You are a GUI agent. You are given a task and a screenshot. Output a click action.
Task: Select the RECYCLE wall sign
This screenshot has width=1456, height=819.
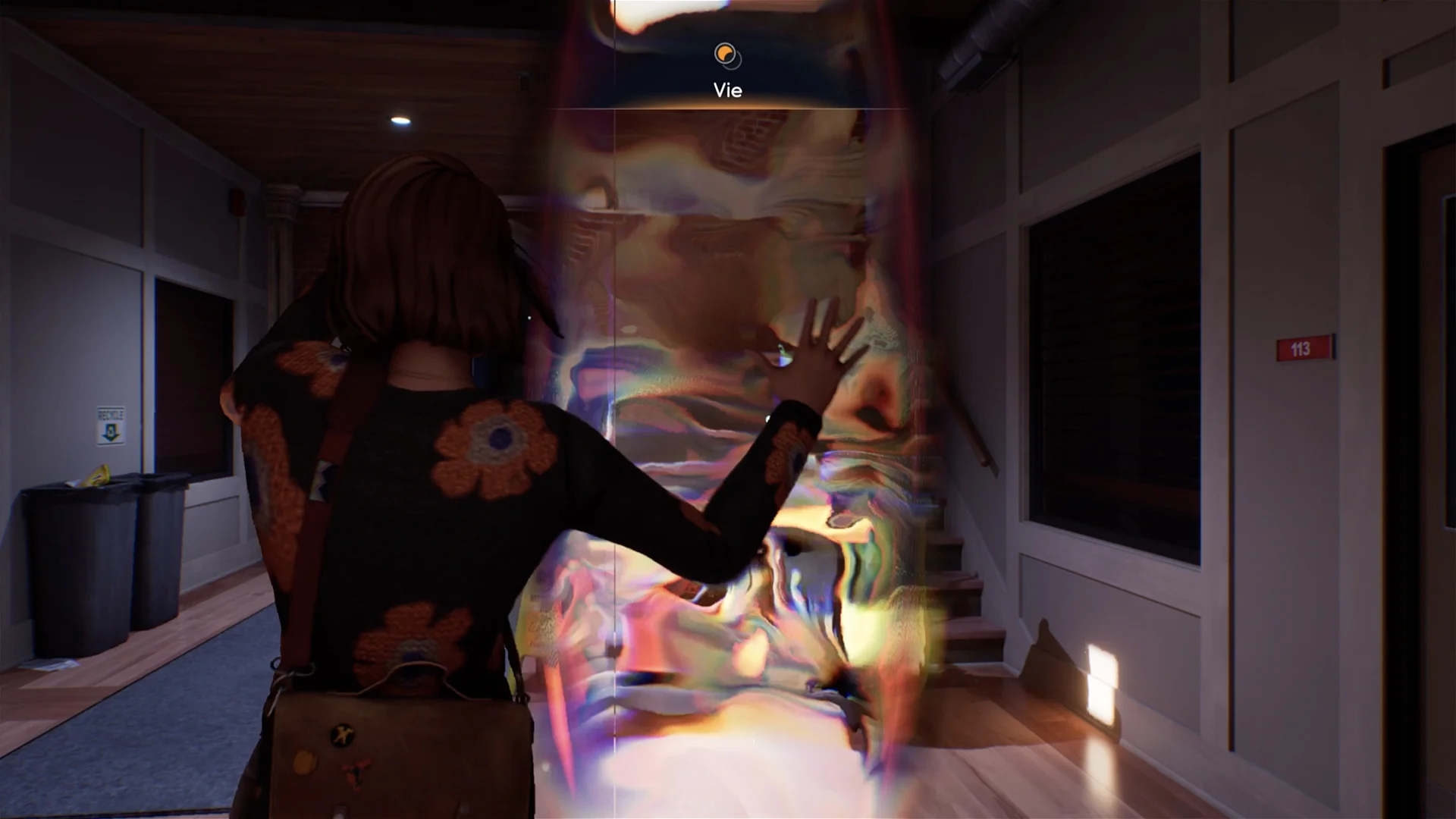(111, 427)
